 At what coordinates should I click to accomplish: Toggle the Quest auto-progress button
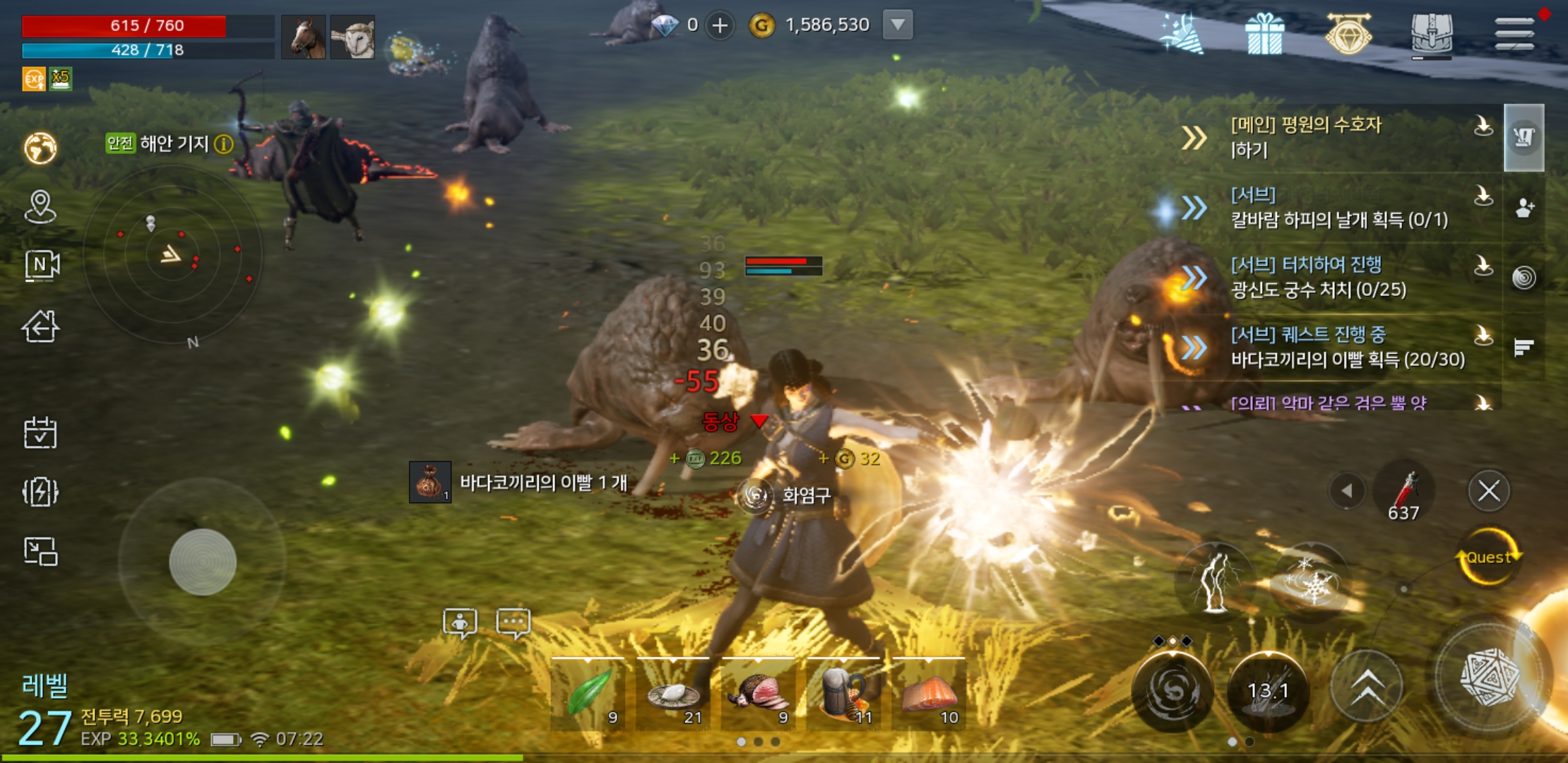1489,558
